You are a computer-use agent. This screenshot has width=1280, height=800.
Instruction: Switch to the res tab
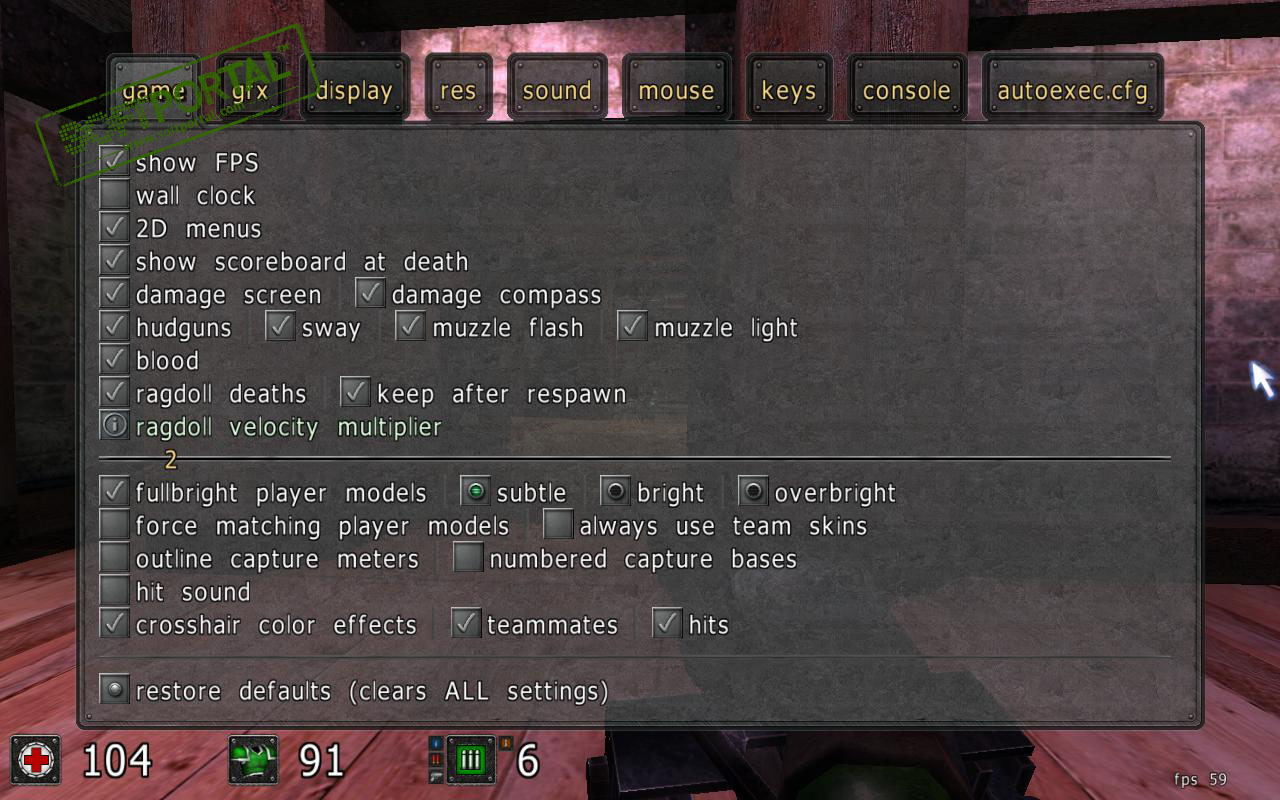pyautogui.click(x=458, y=91)
